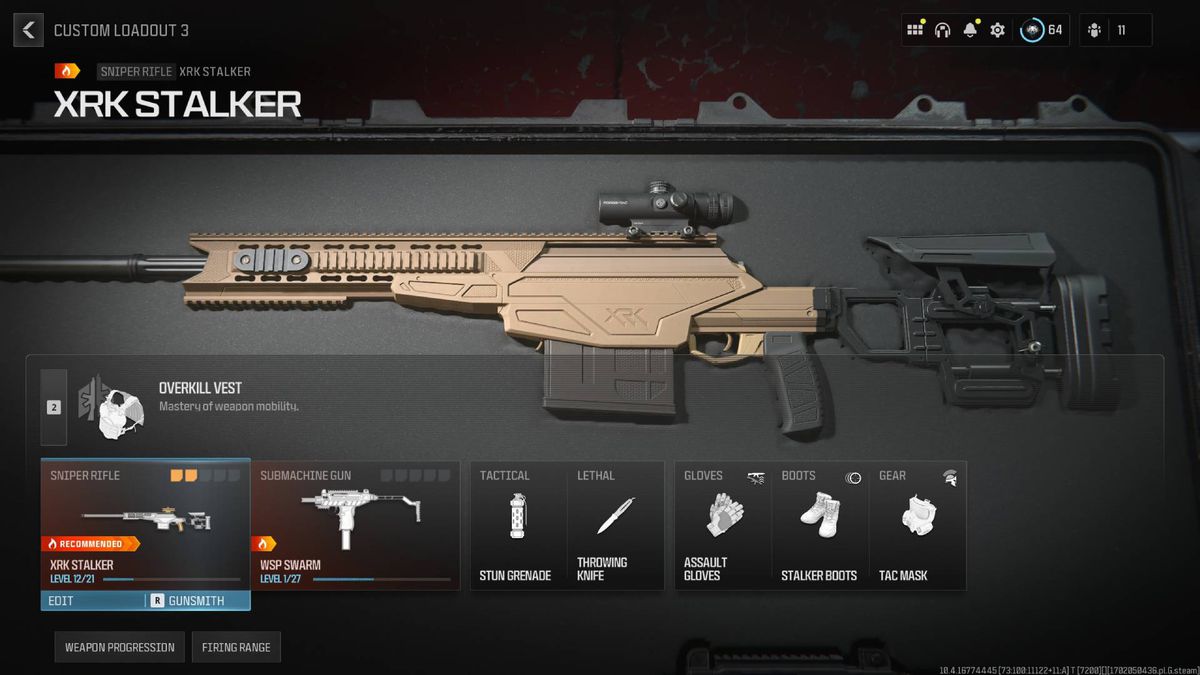Open the grid menu icon
Viewport: 1200px width, 675px height.
914,30
